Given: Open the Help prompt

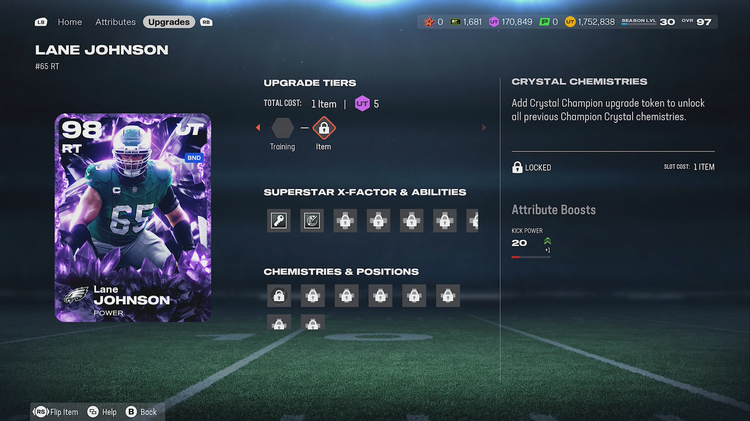Looking at the screenshot, I should 102,411.
